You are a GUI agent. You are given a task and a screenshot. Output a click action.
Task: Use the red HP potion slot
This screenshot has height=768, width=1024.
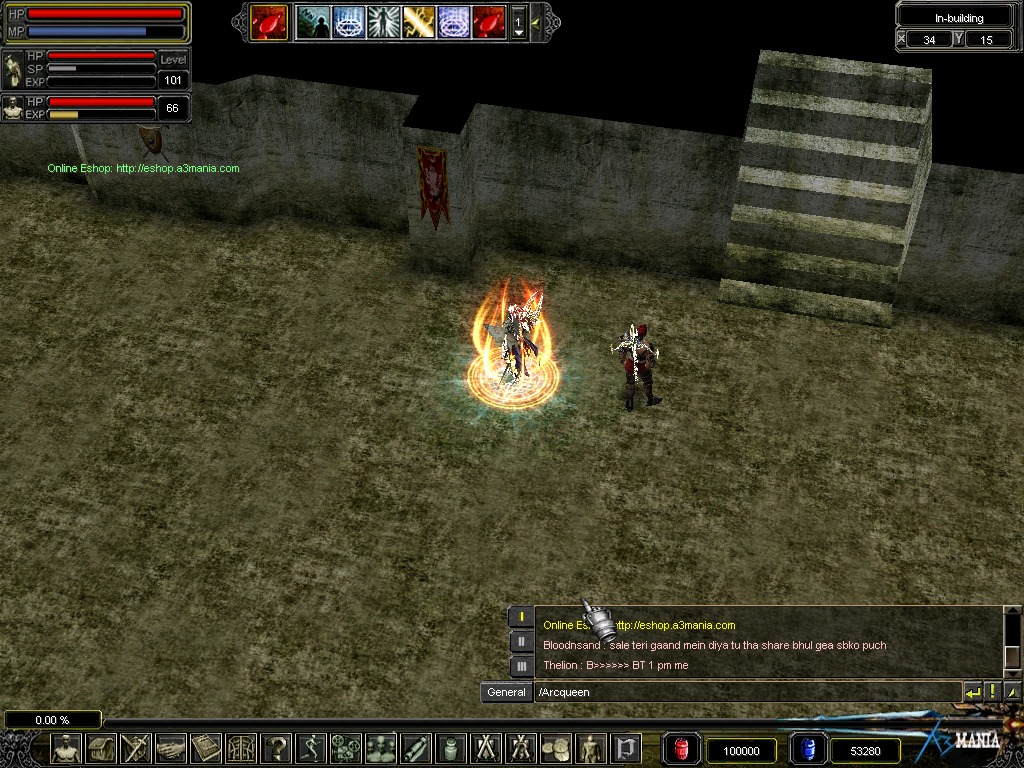point(681,749)
